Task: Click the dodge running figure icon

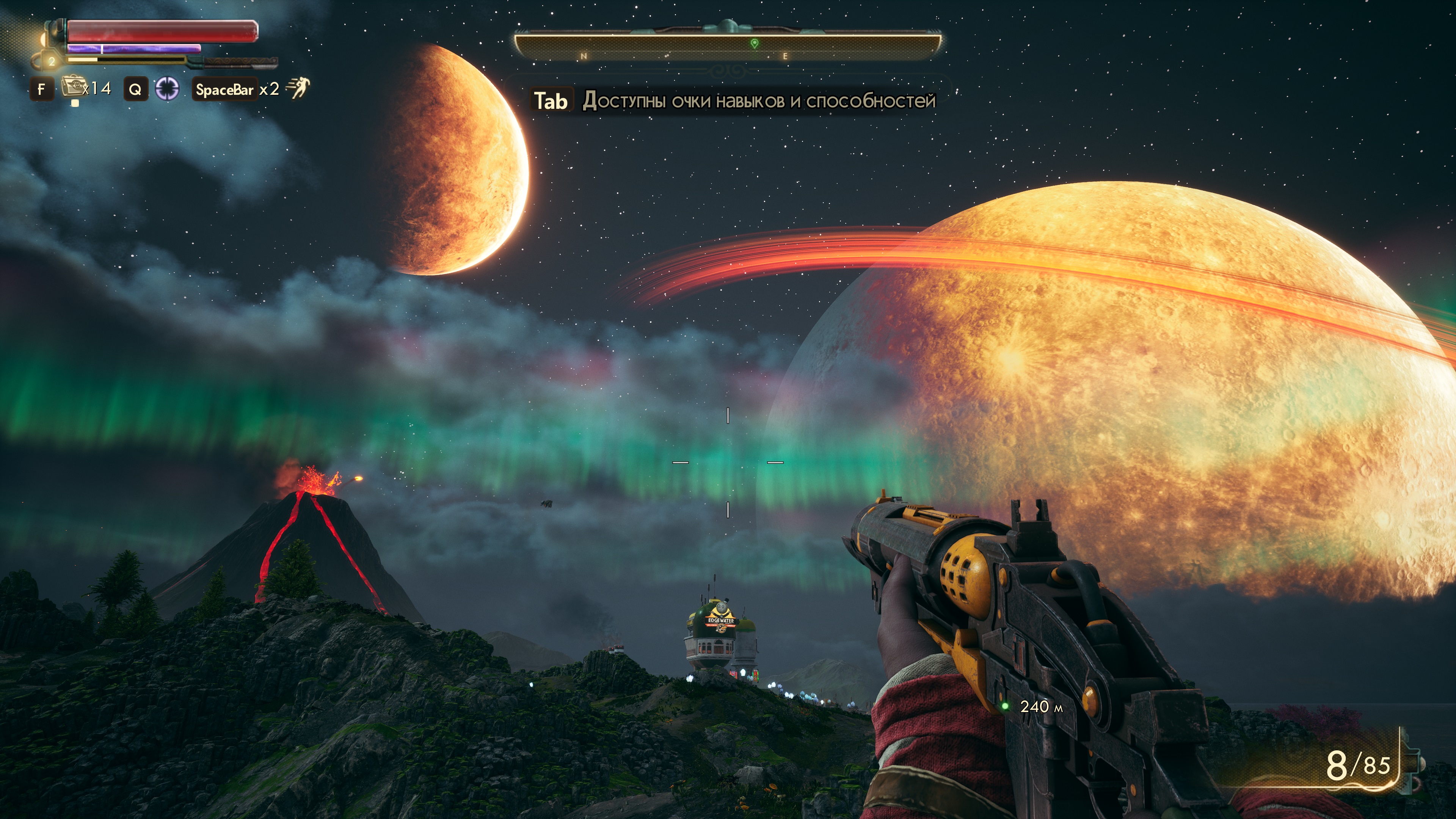Action: click(x=298, y=88)
